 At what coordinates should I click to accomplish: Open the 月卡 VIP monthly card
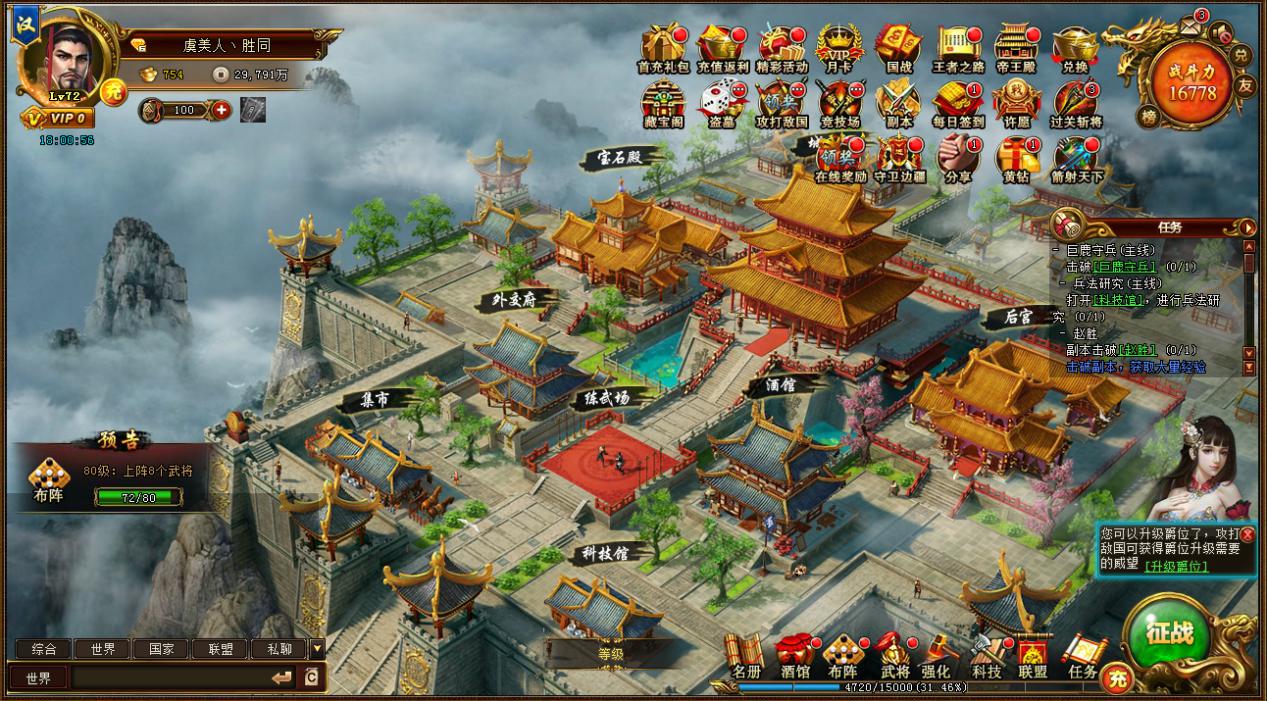click(x=839, y=45)
